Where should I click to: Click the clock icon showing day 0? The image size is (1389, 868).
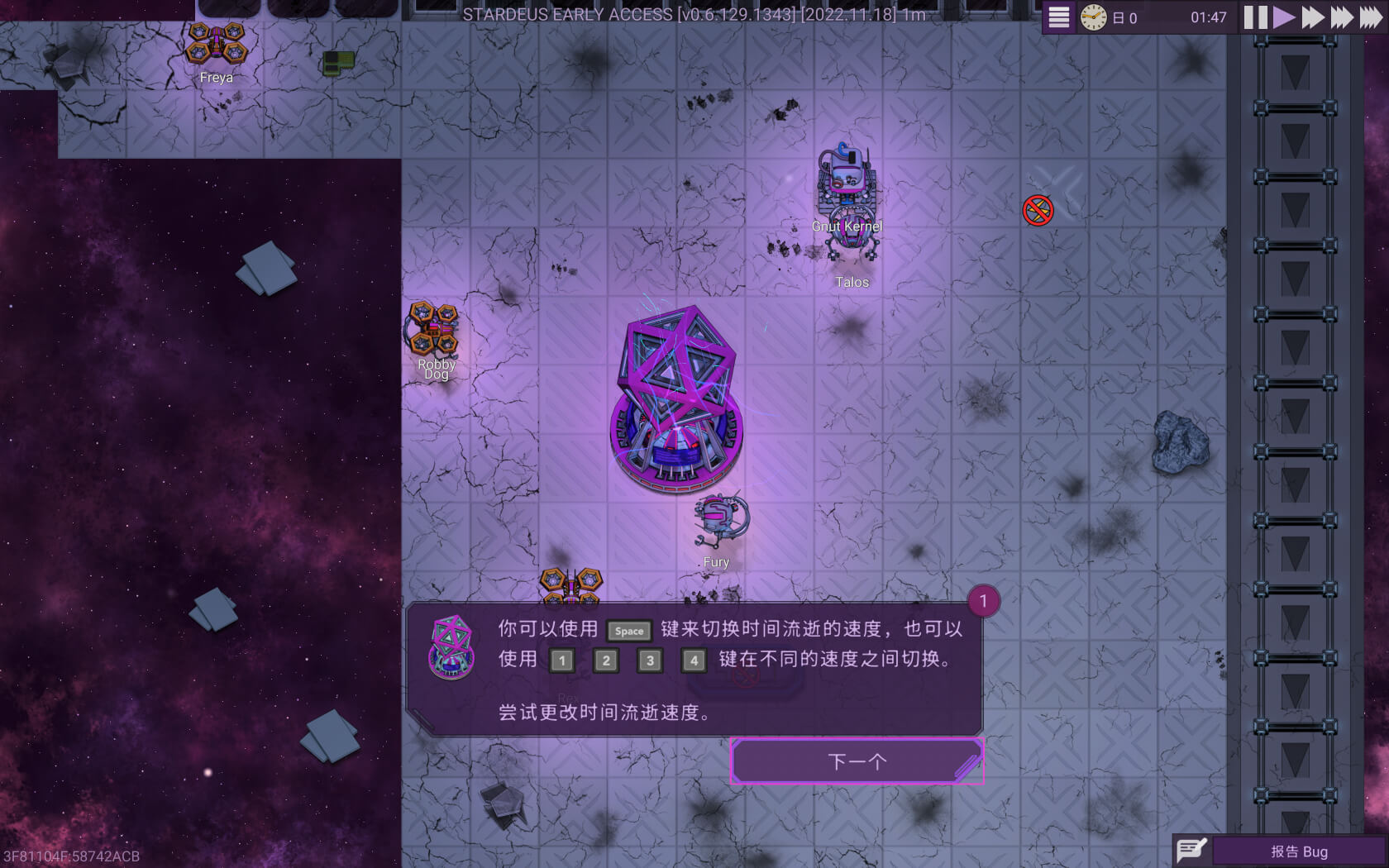[x=1093, y=17]
